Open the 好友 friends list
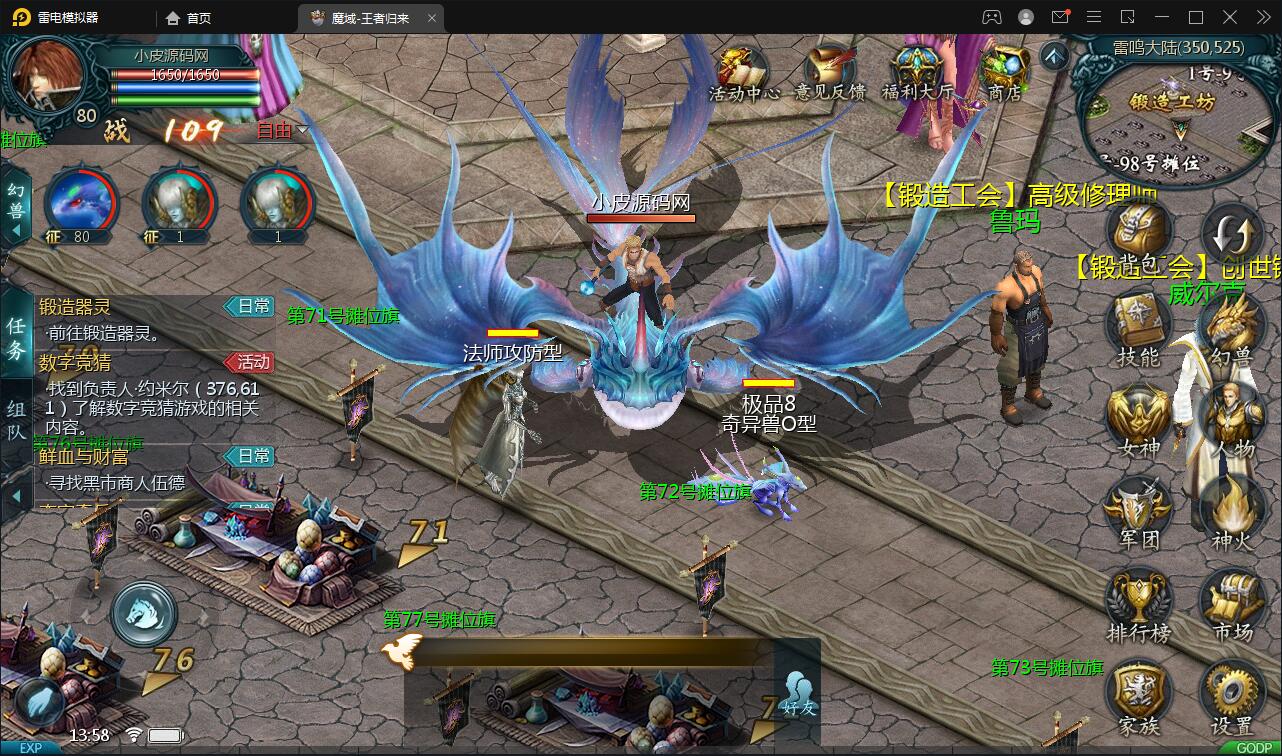 [799, 693]
